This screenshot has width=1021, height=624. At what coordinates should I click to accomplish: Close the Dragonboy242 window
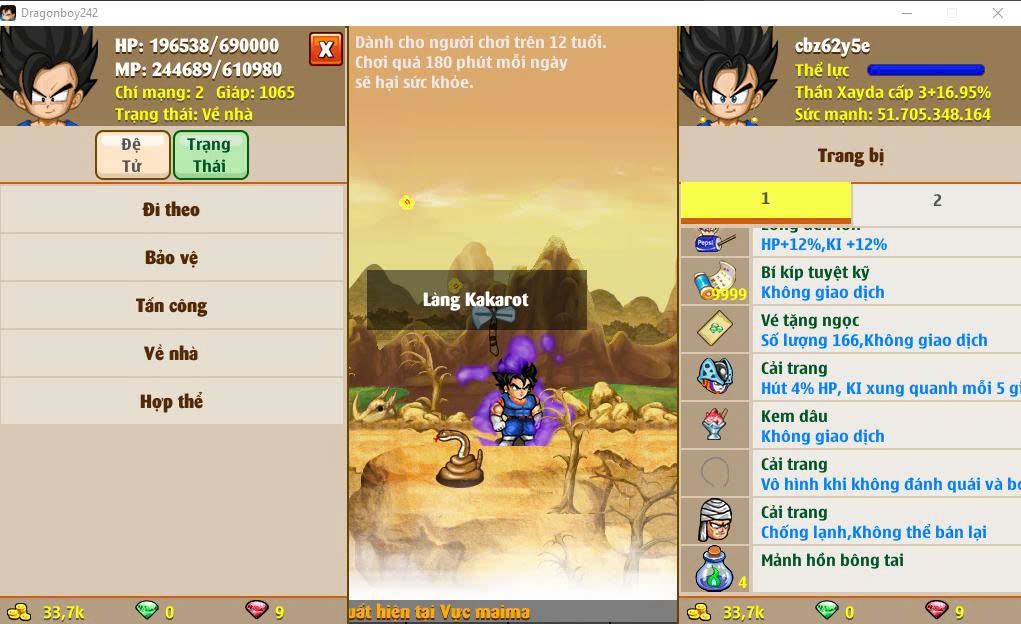point(997,13)
